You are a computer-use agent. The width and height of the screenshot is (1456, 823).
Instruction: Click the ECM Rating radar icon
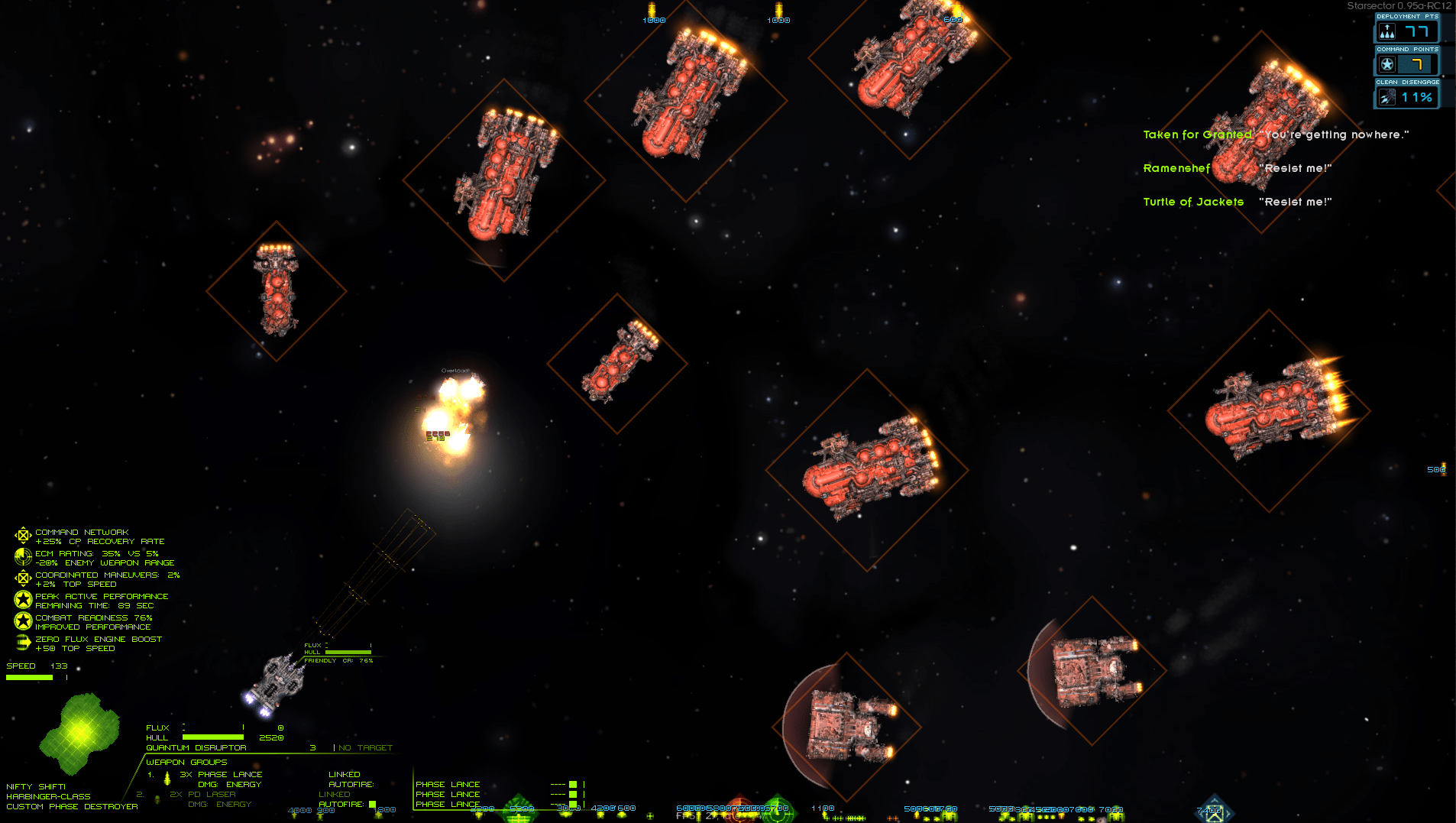(23, 557)
